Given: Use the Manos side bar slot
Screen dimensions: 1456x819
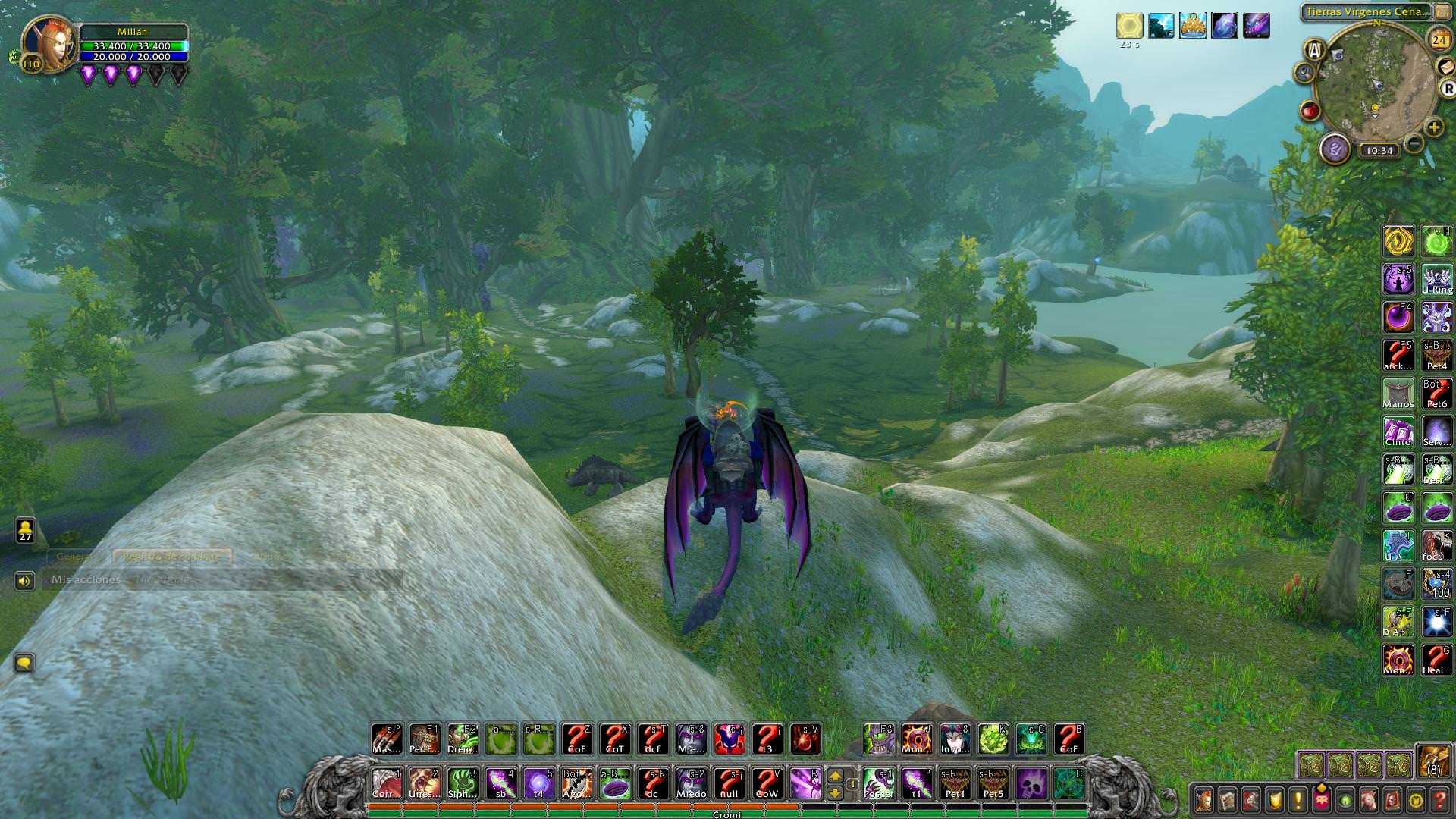Looking at the screenshot, I should 1398,394.
